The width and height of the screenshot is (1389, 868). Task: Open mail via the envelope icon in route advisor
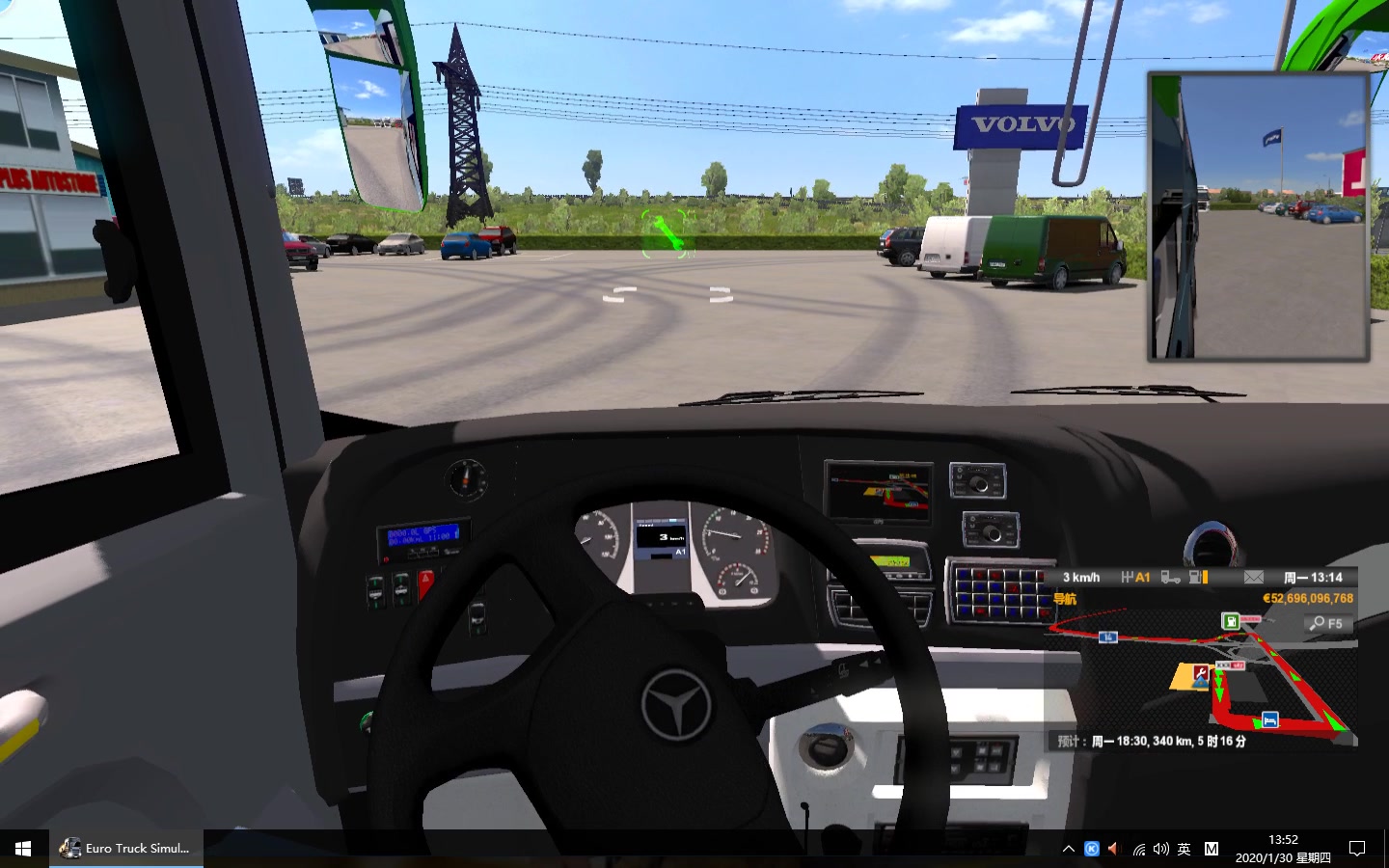point(1254,577)
